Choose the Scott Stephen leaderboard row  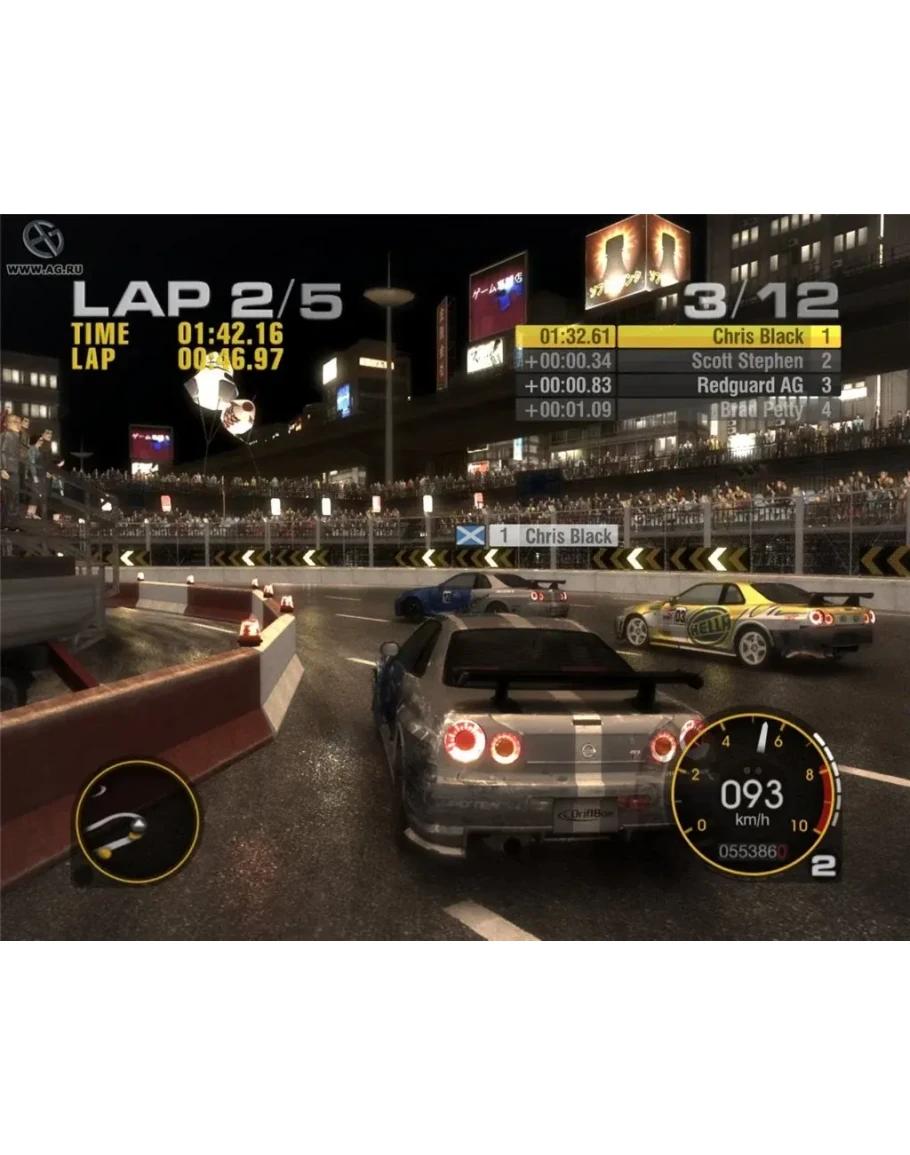tap(678, 361)
